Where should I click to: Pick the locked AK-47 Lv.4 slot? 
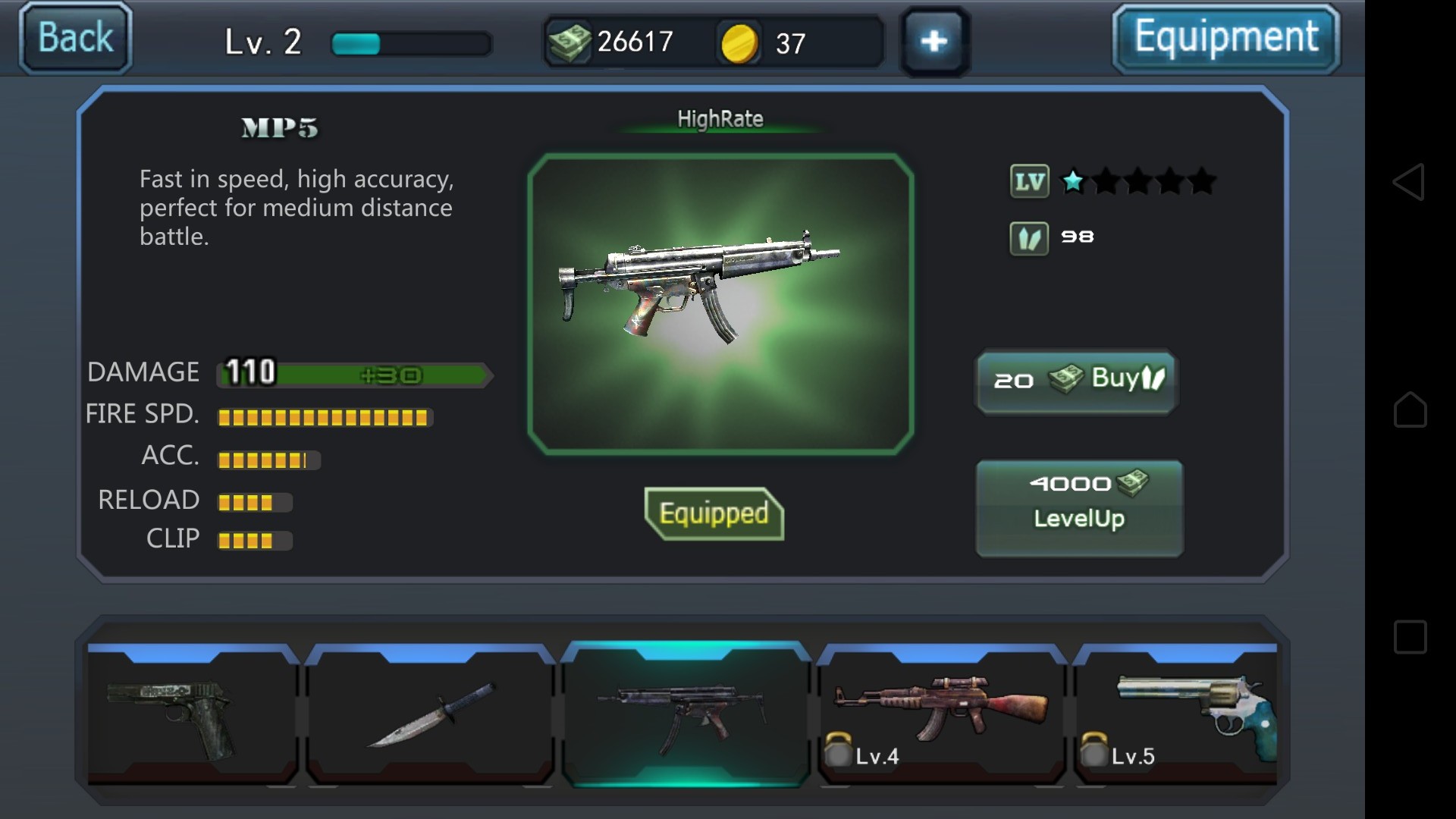coord(942,714)
